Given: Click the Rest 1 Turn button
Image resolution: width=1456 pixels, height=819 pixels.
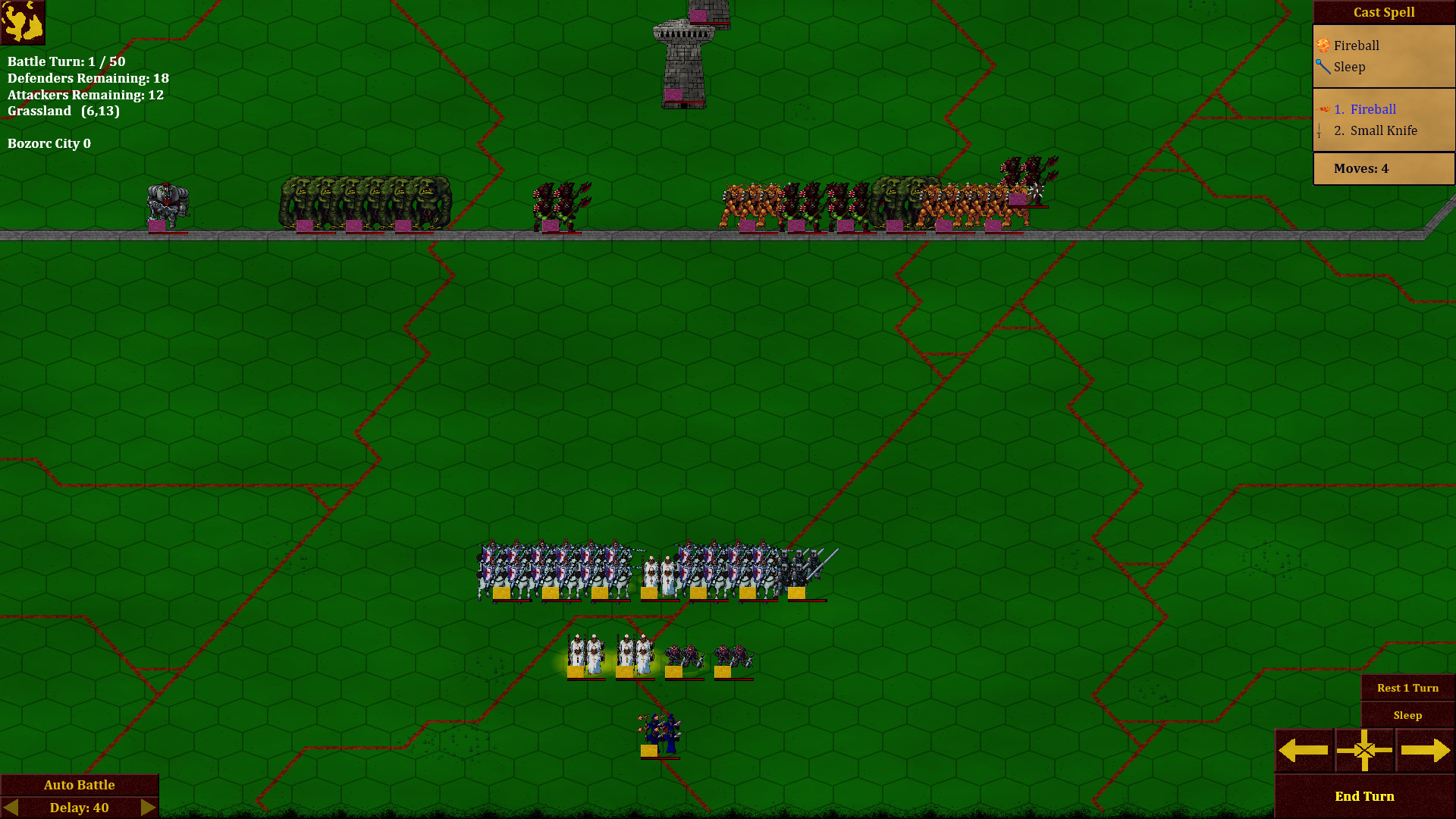Looking at the screenshot, I should [1407, 688].
